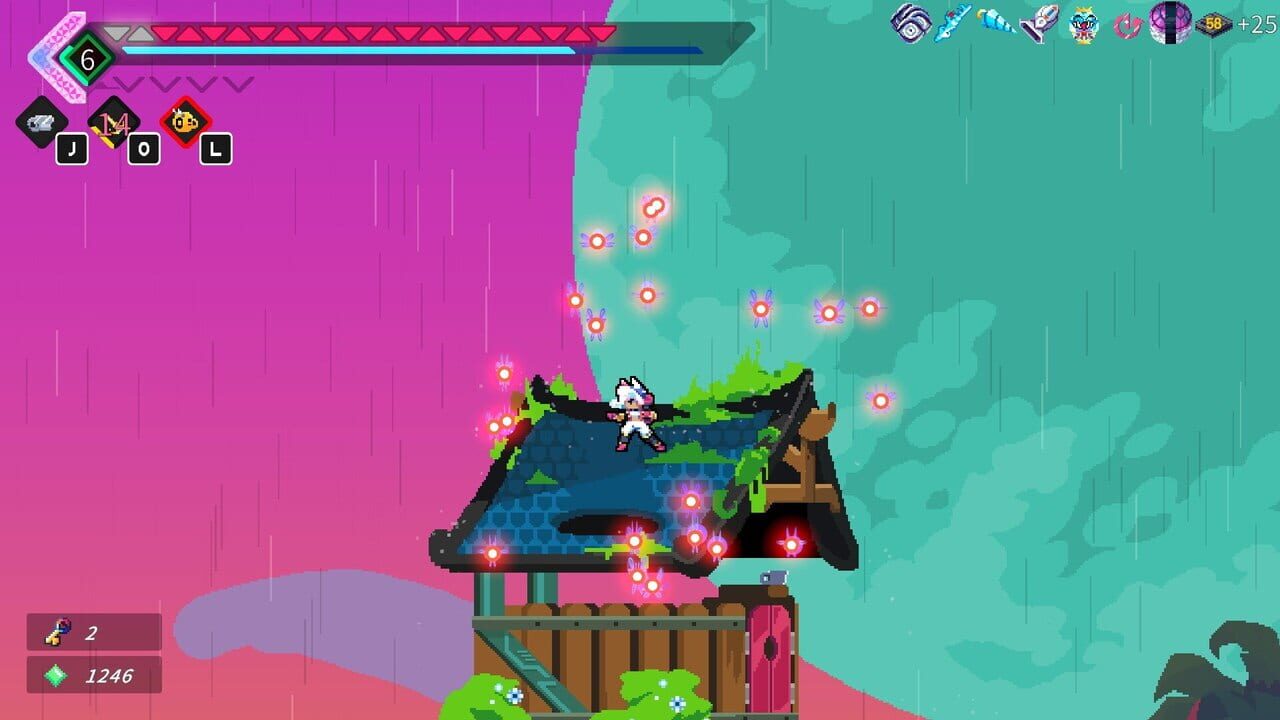The width and height of the screenshot is (1280, 720).
Task: Toggle the bee companion in slot L
Action: pyautogui.click(x=183, y=122)
